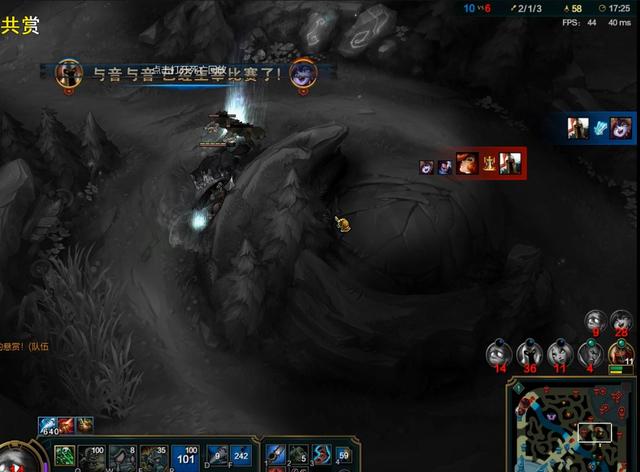640x472 pixels.
Task: Click the blue buff icon showing 640
Action: [x=48, y=426]
